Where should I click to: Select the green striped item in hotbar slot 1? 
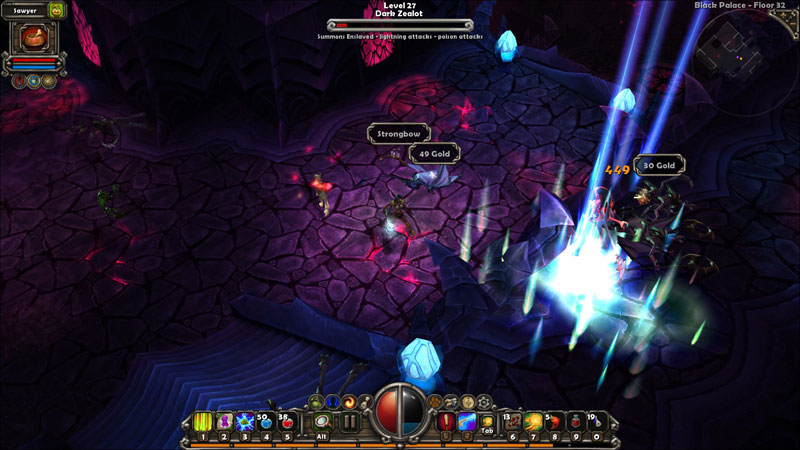(203, 423)
